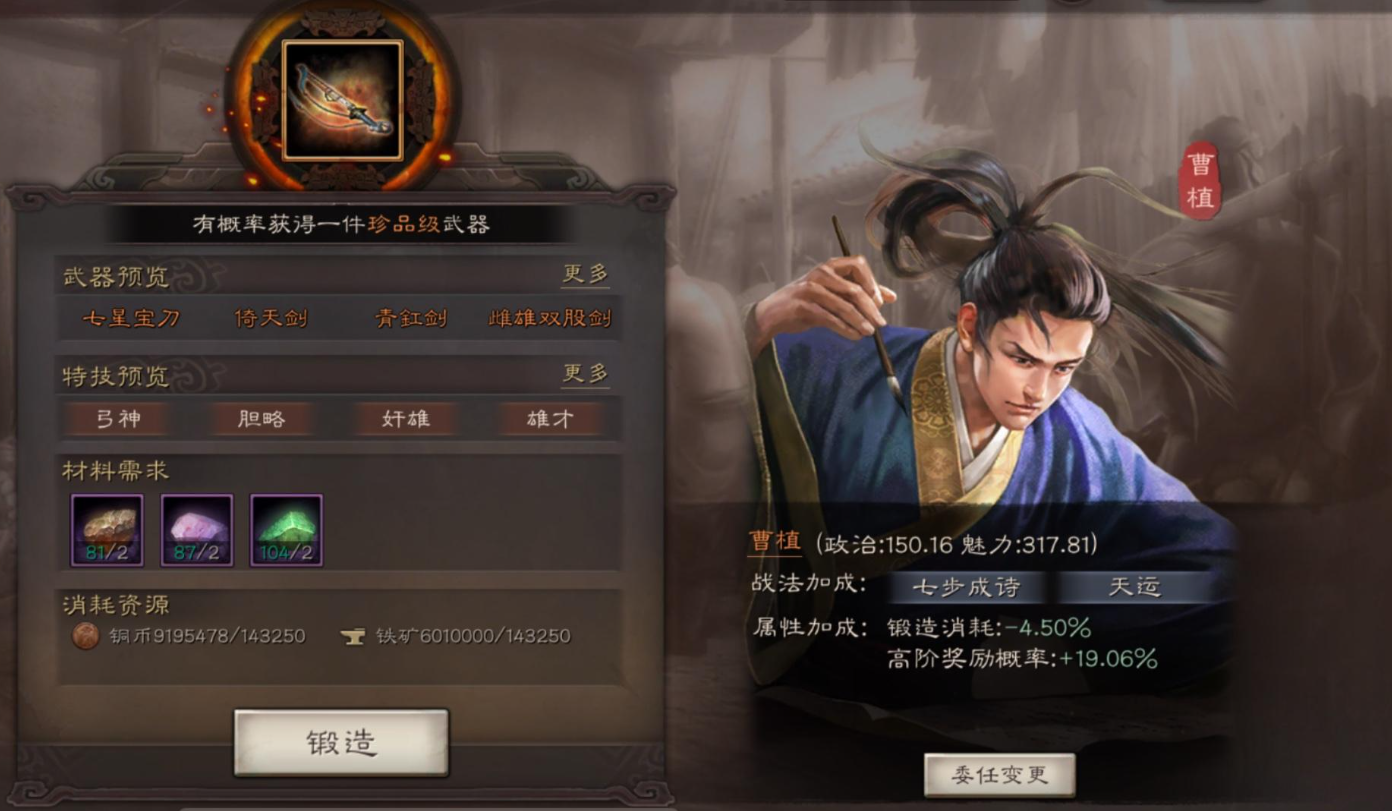Viewport: 1392px width, 811px height.
Task: Switch to the 天运 tactic tab
Action: tap(1135, 589)
